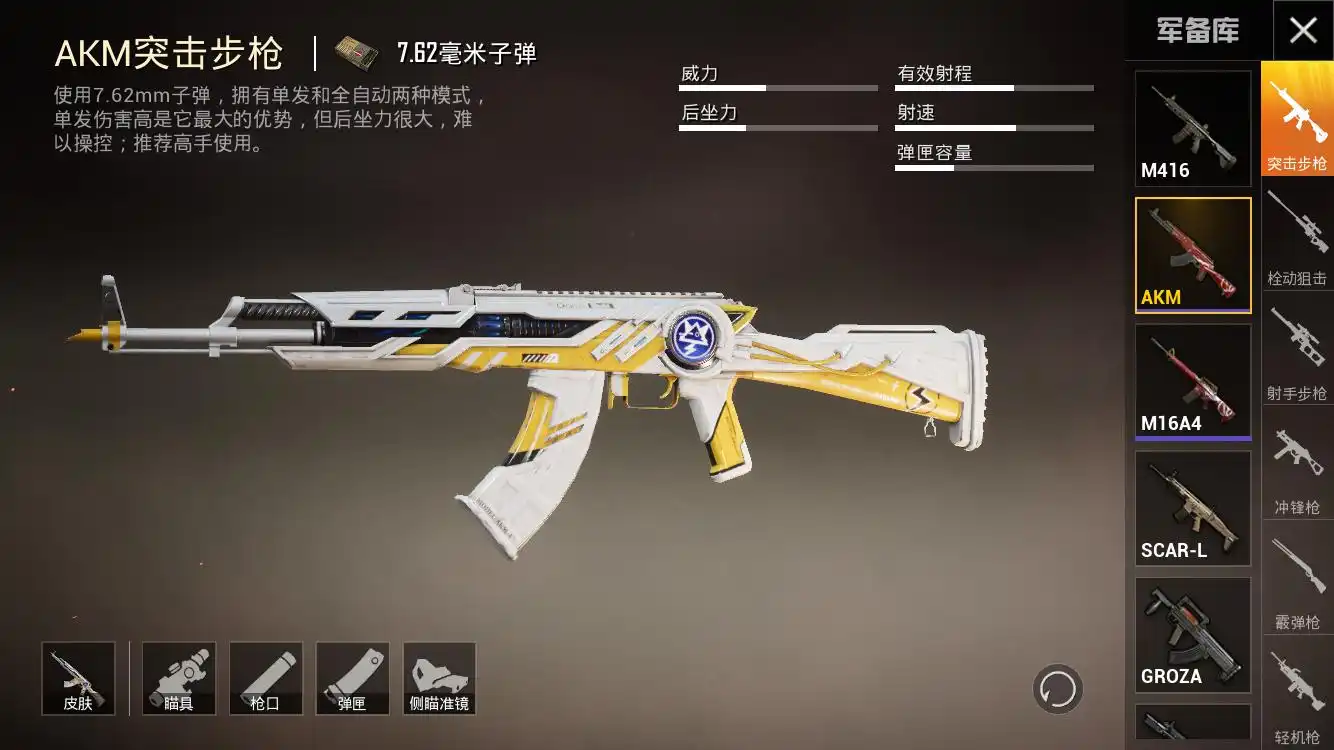Open the 瞄具 scope attachment slot

(x=178, y=678)
